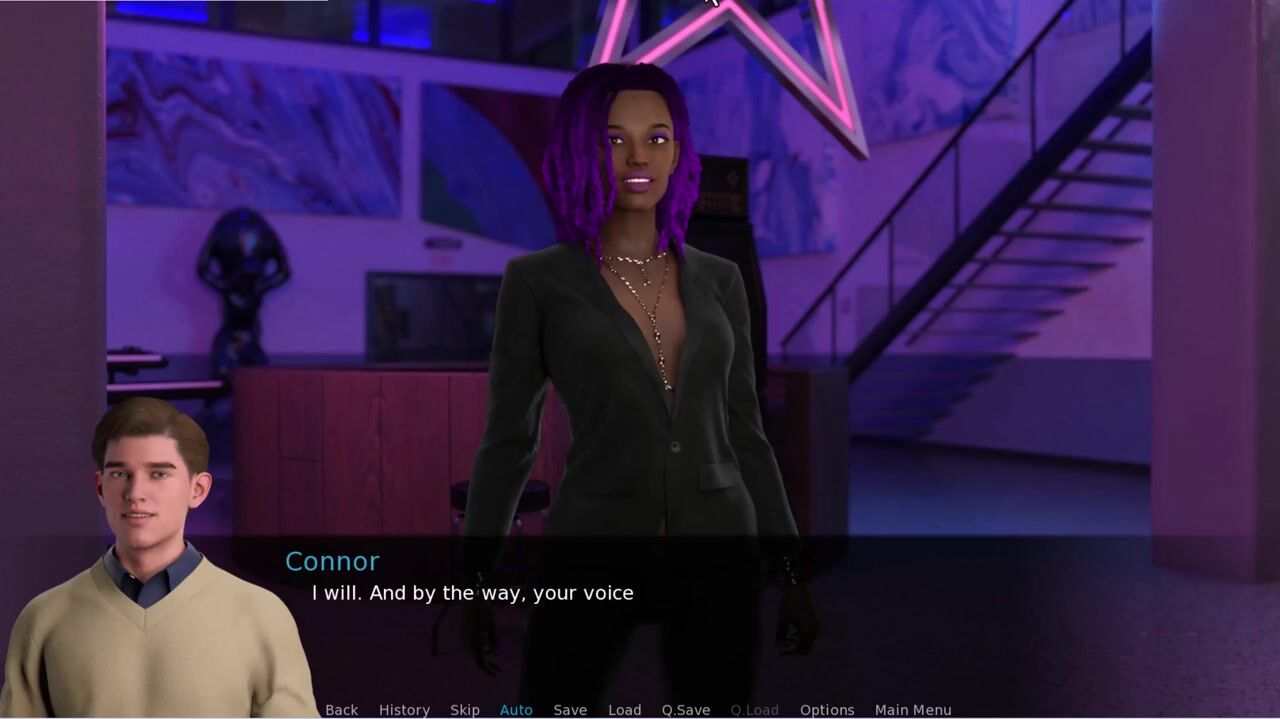The image size is (1280, 719).
Task: Go back one line with Back
Action: [341, 709]
